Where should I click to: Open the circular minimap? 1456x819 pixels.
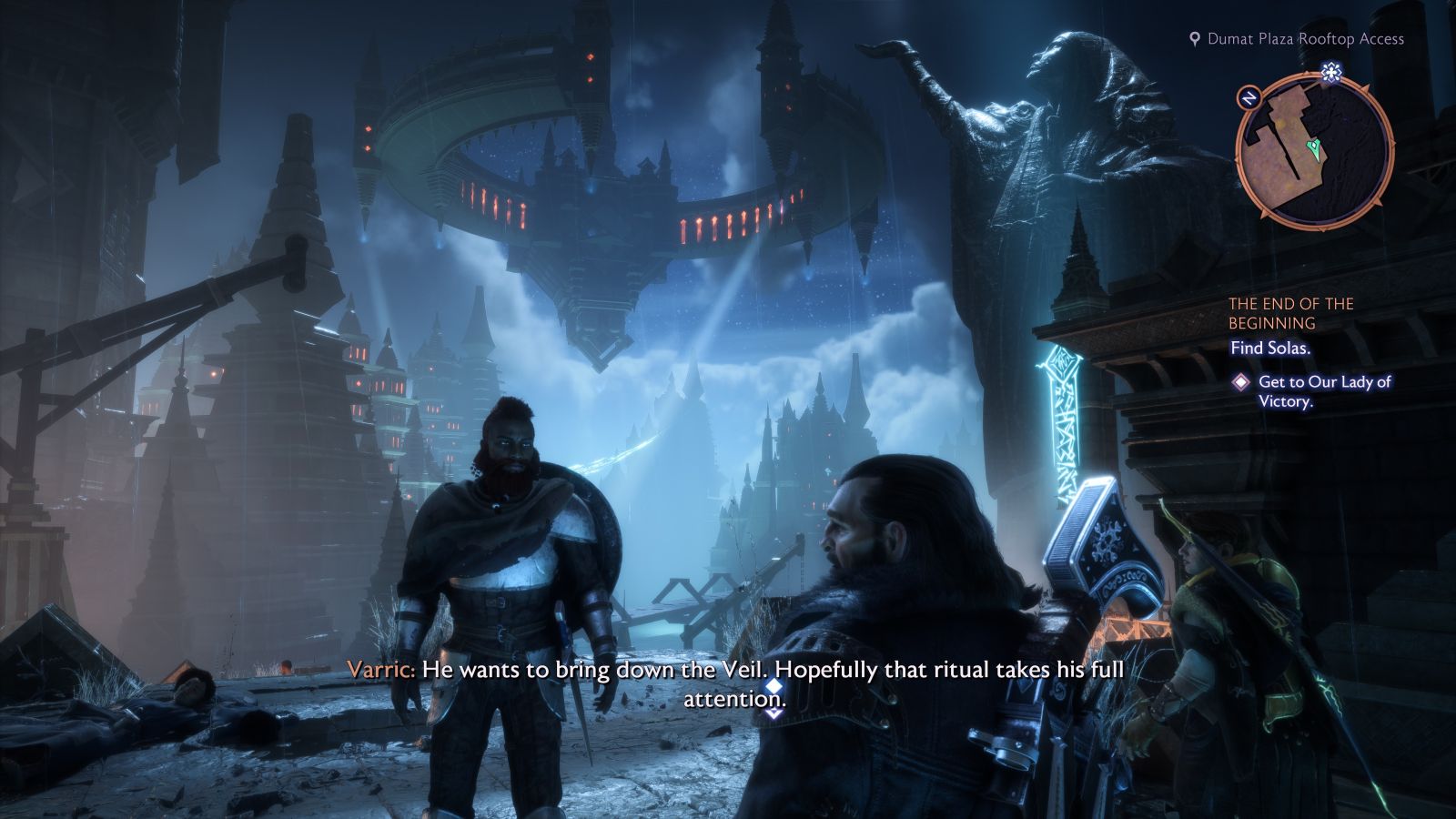(1314, 152)
